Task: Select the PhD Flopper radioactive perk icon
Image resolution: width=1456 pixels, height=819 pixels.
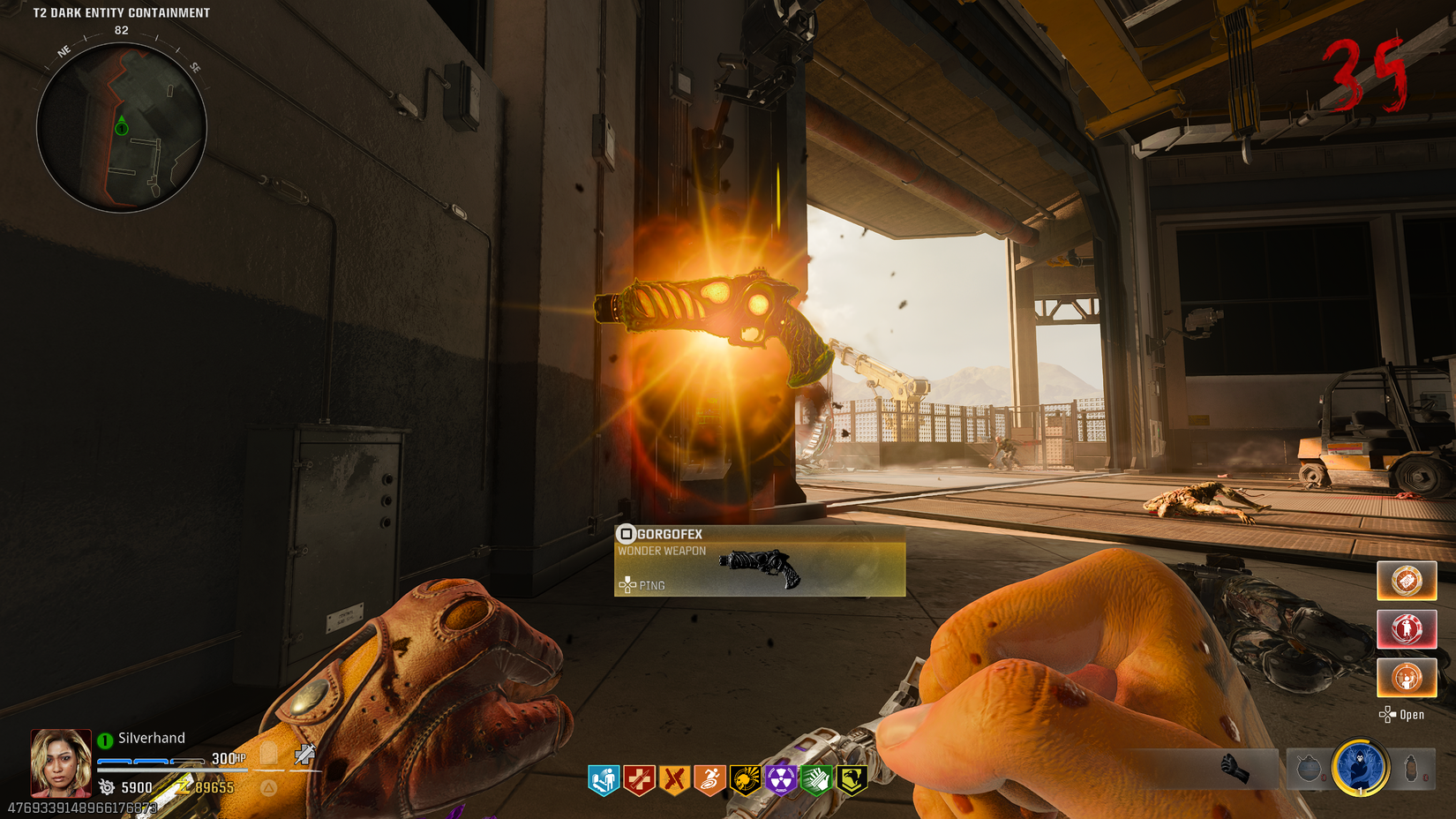Action: coord(778,778)
